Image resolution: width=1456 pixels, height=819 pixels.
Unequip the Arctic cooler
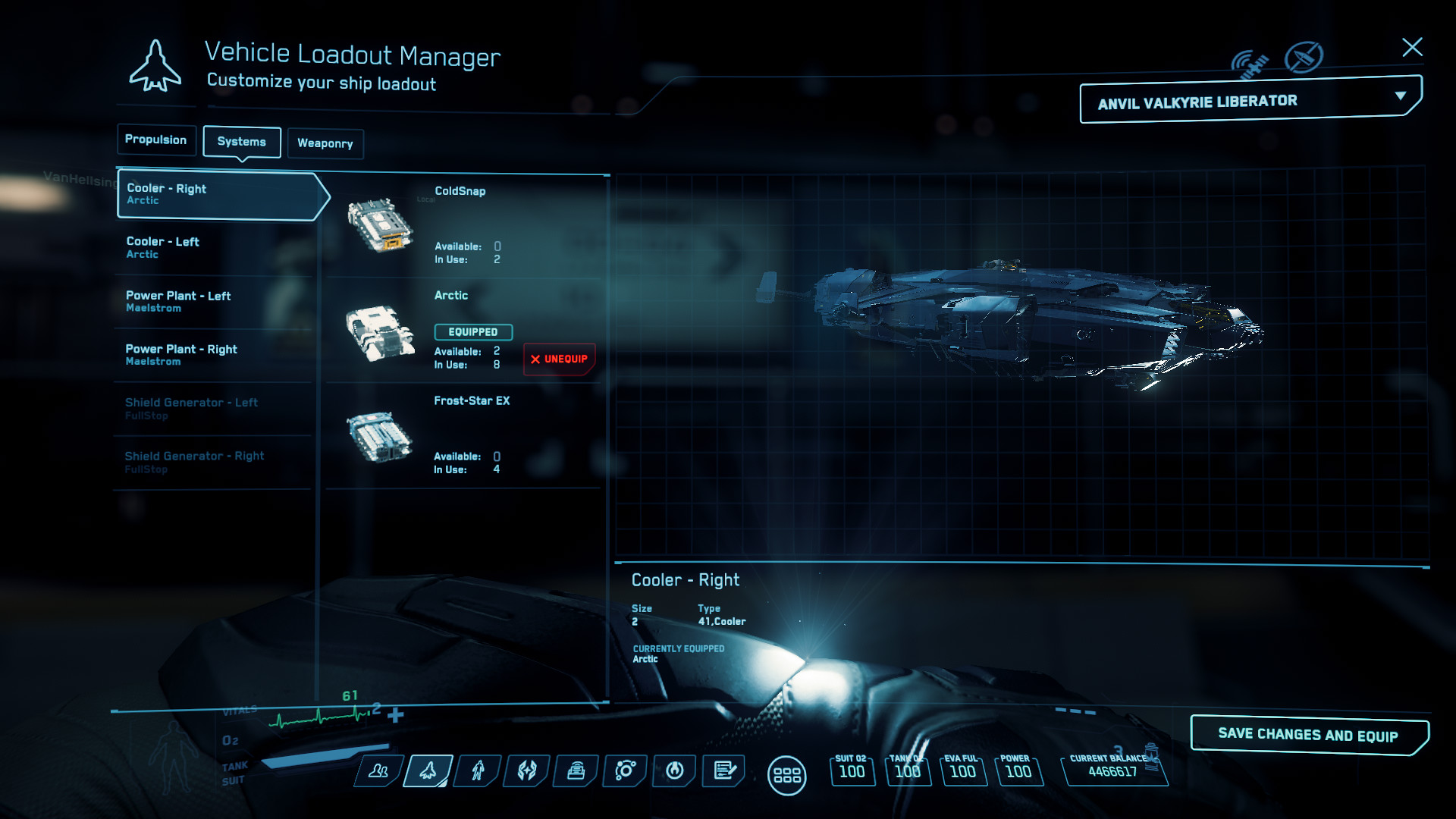click(x=559, y=359)
